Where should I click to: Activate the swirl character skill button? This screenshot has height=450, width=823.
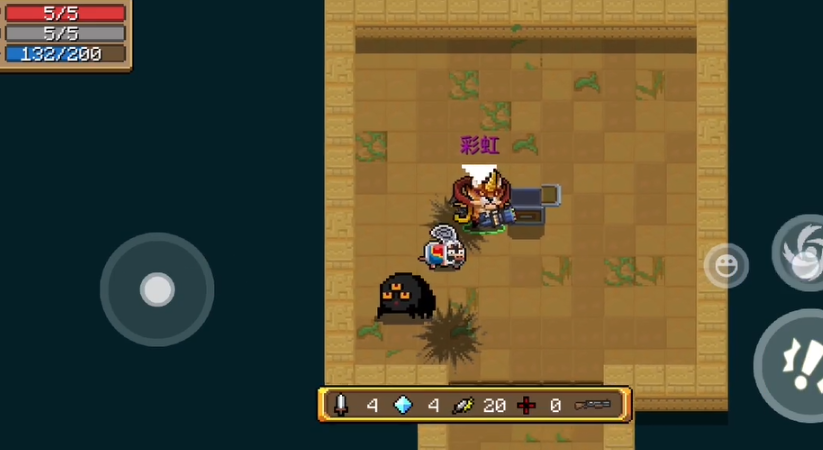(x=802, y=254)
